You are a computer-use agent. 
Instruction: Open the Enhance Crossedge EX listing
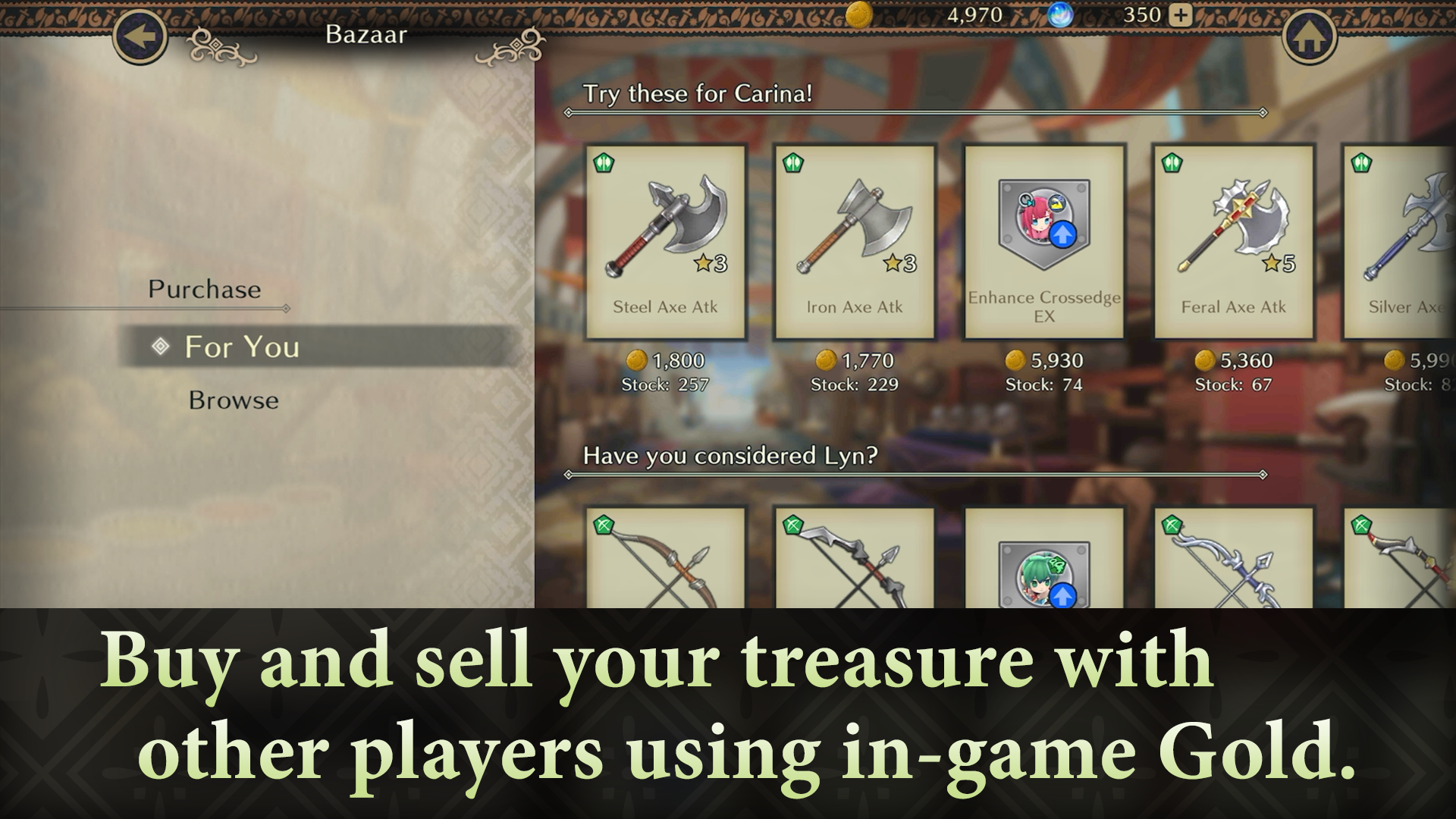1043,239
